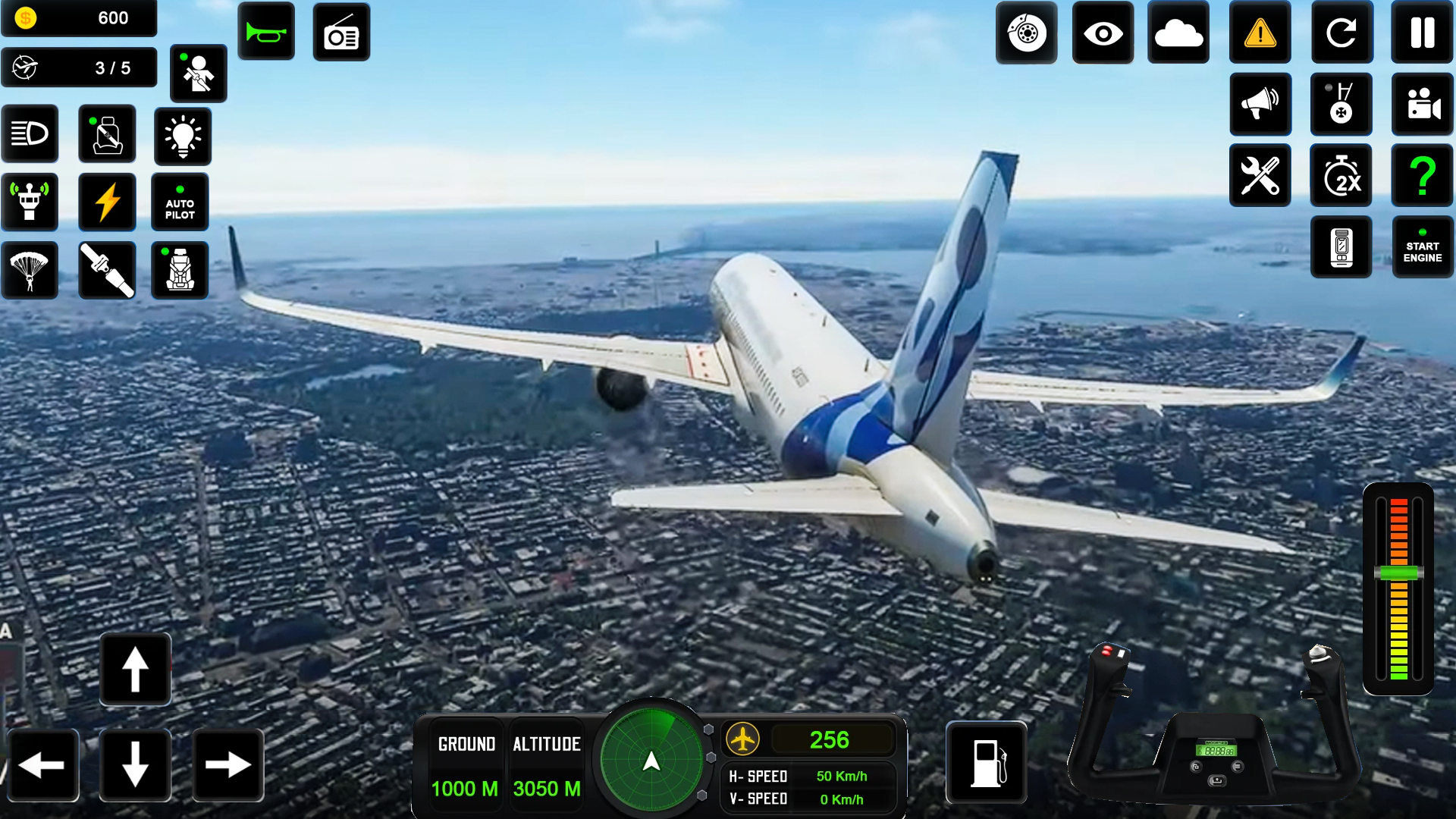Honk the airplane horn
Image resolution: width=1456 pixels, height=819 pixels.
click(266, 32)
